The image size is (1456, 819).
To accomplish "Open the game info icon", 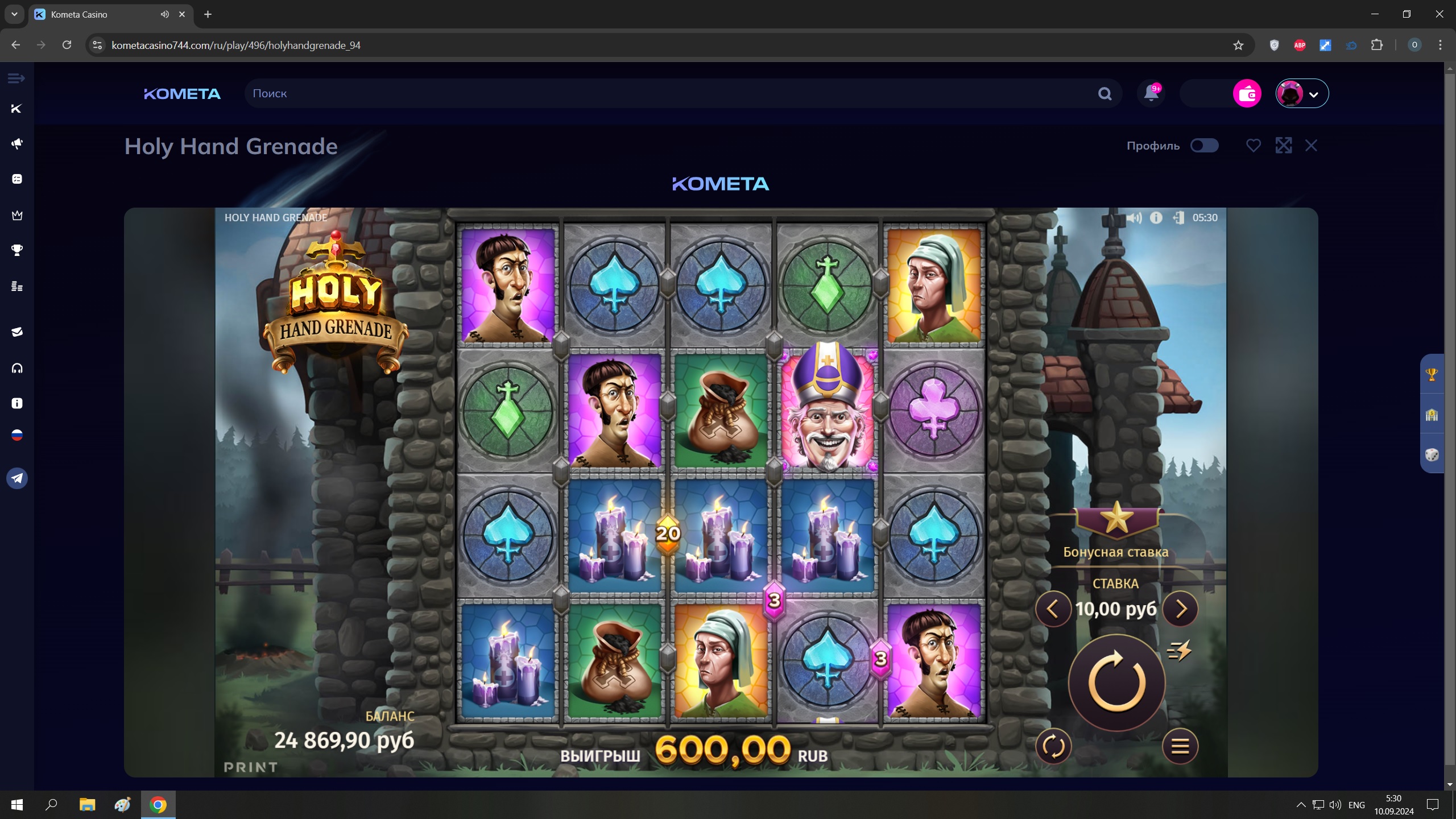I will pyautogui.click(x=1156, y=218).
